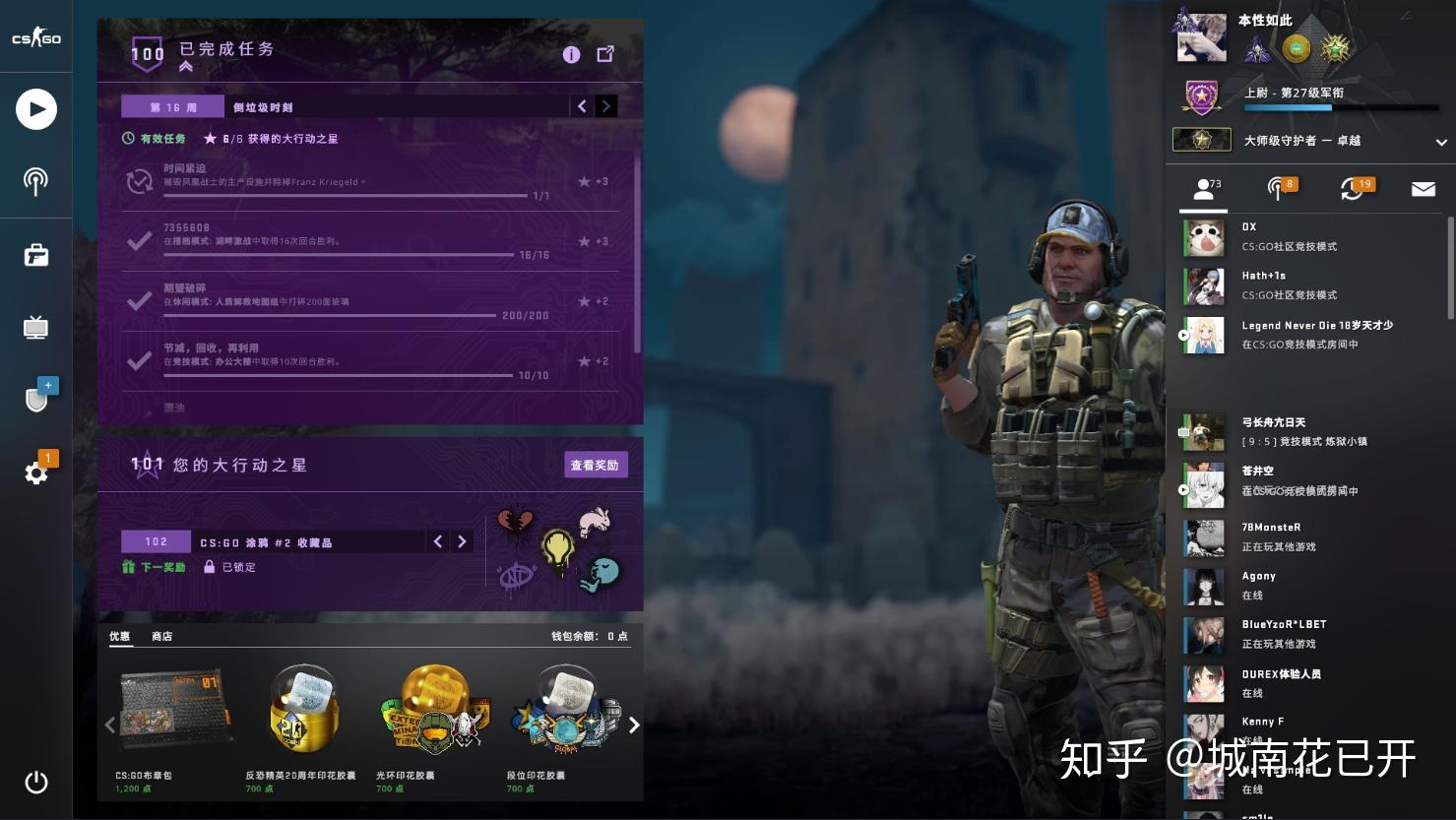Screen dimensions: 1456x820
Task: Click the next week arrow in mission panel
Action: pyautogui.click(x=606, y=105)
